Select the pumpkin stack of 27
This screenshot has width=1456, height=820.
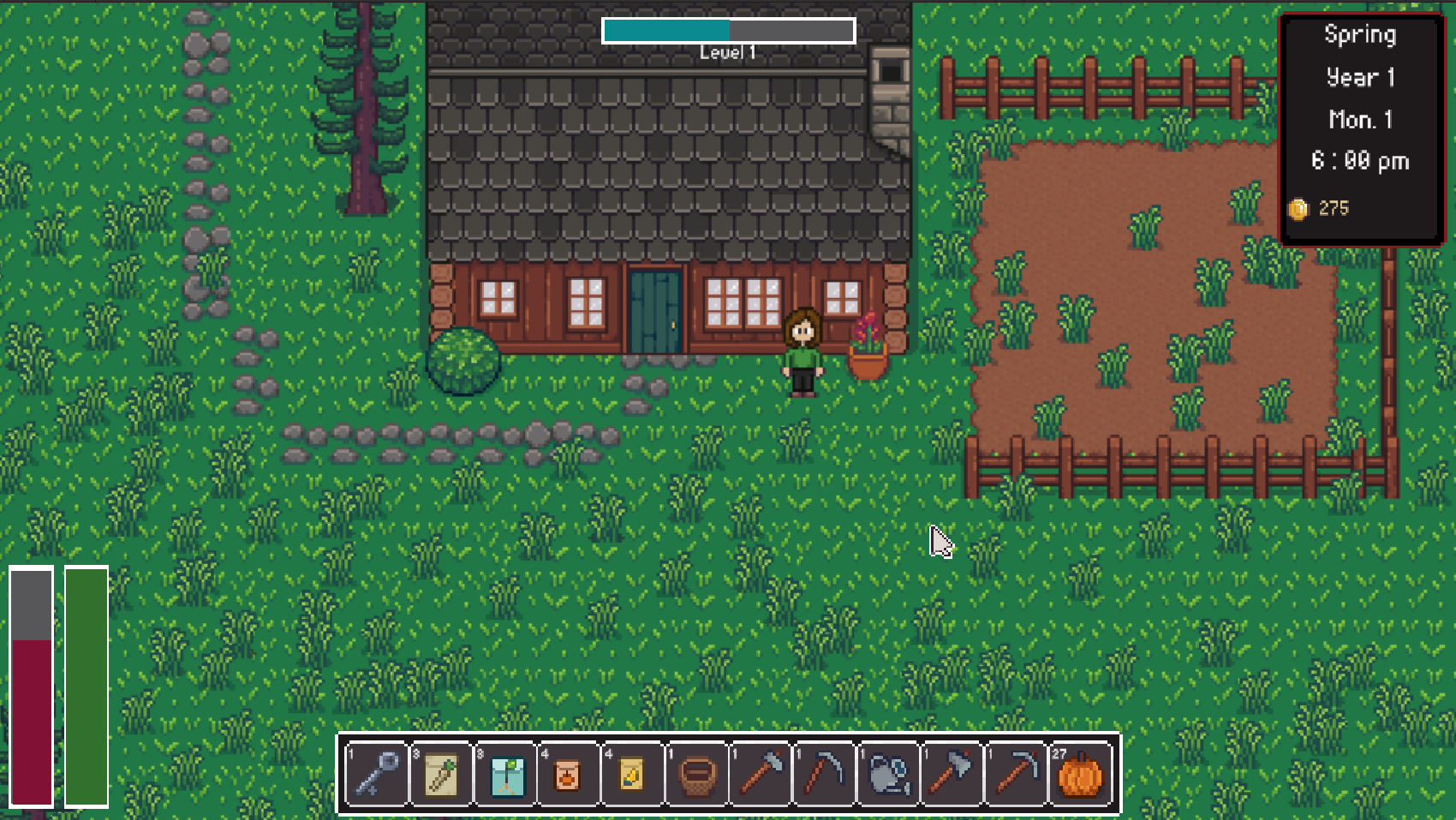click(x=1080, y=775)
